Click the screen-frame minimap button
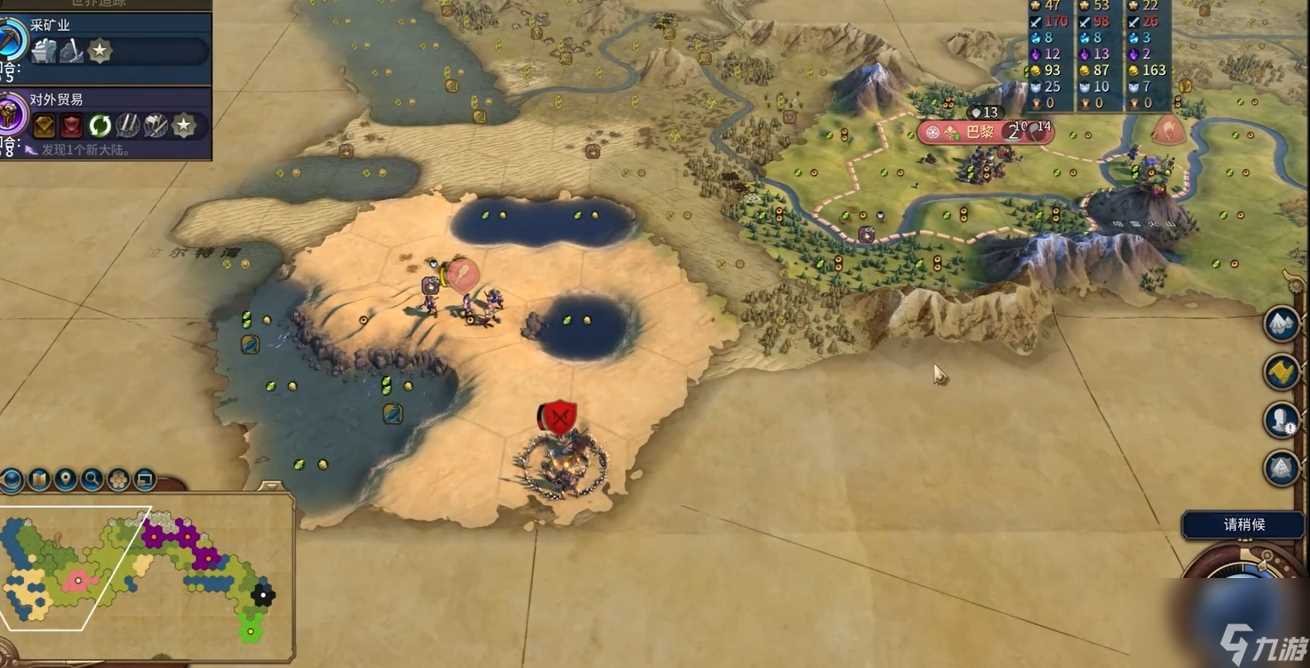 (144, 480)
